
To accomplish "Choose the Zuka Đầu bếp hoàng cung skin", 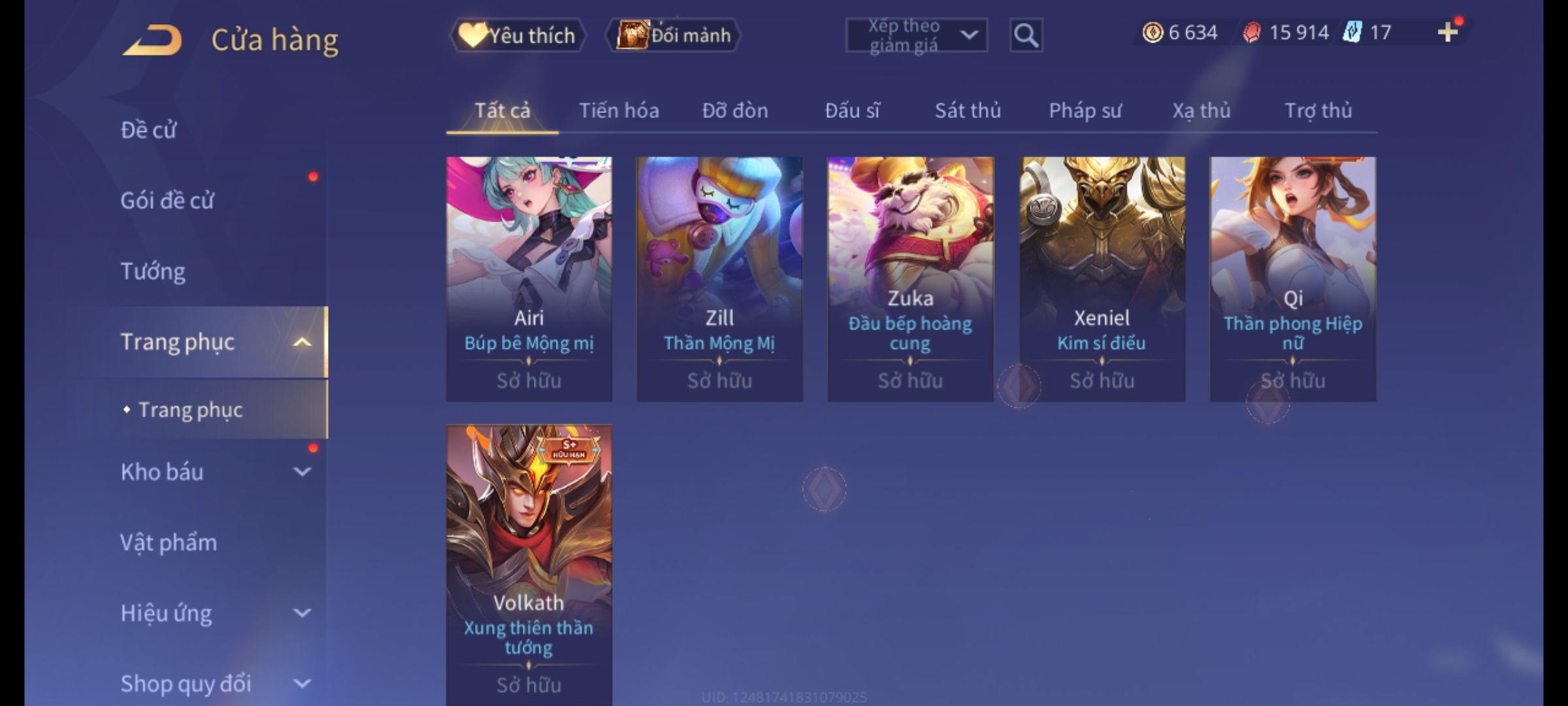I will pos(910,278).
